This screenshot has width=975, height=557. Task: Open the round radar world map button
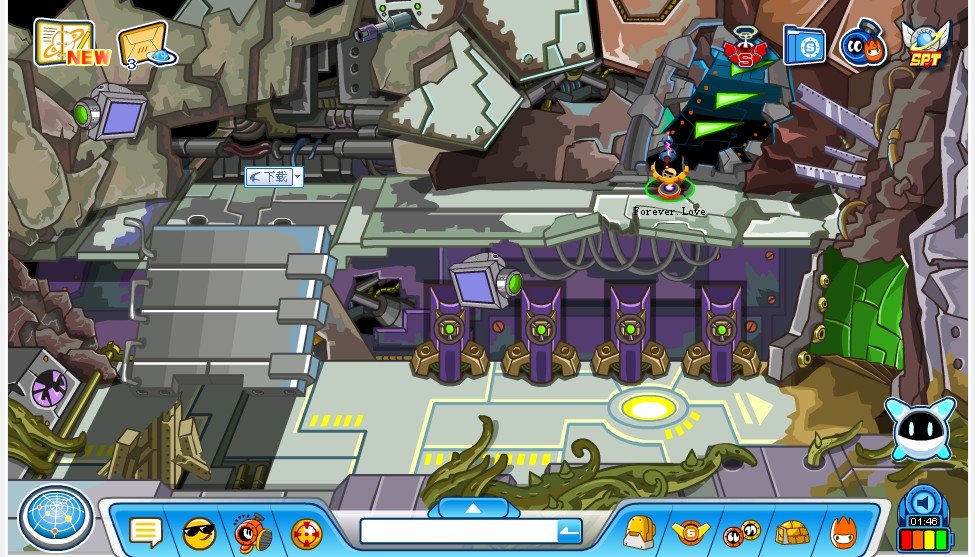pos(56,516)
